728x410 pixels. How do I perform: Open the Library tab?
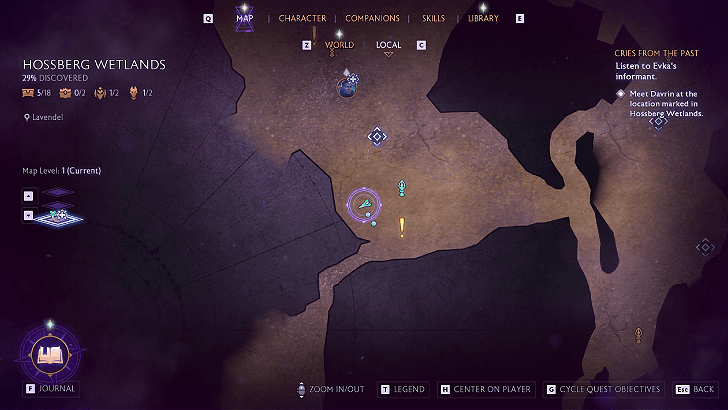483,18
